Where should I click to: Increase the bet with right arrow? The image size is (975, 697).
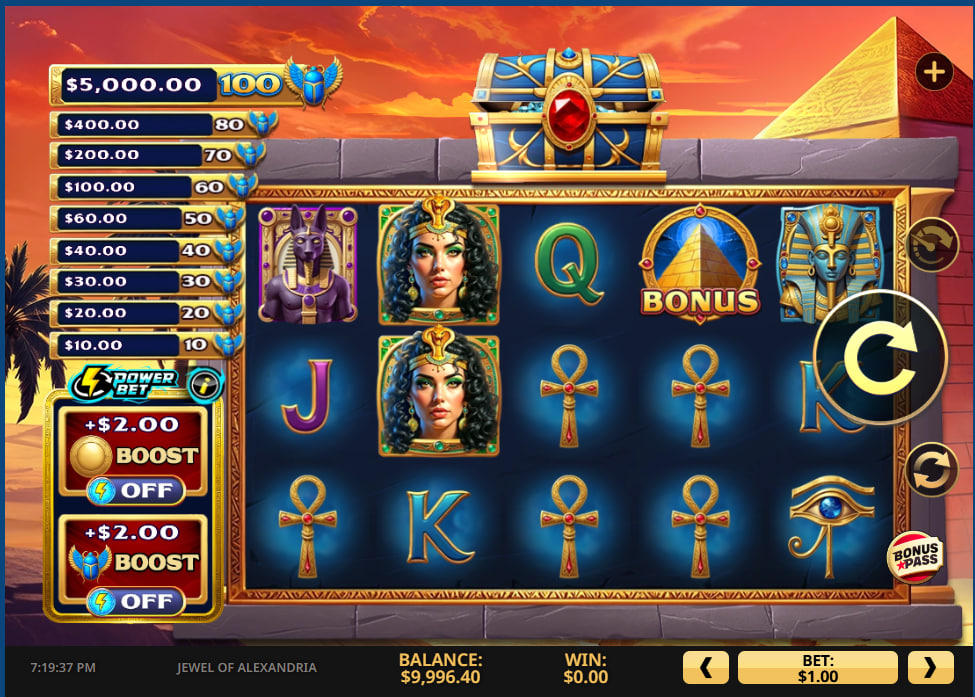click(930, 667)
